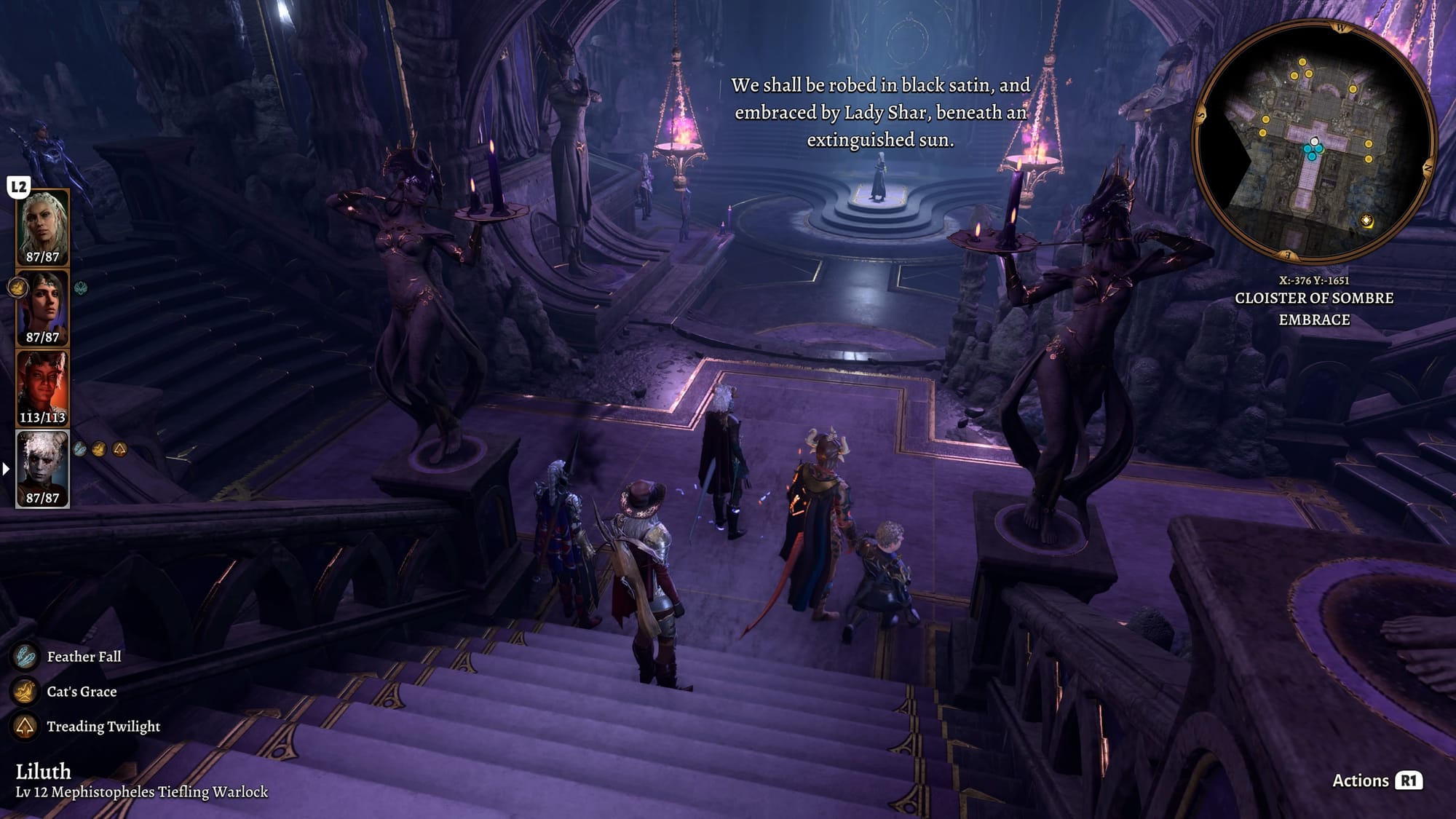Viewport: 1456px width, 819px height.
Task: Click the Treading Twilight condition icon
Action: [25, 727]
